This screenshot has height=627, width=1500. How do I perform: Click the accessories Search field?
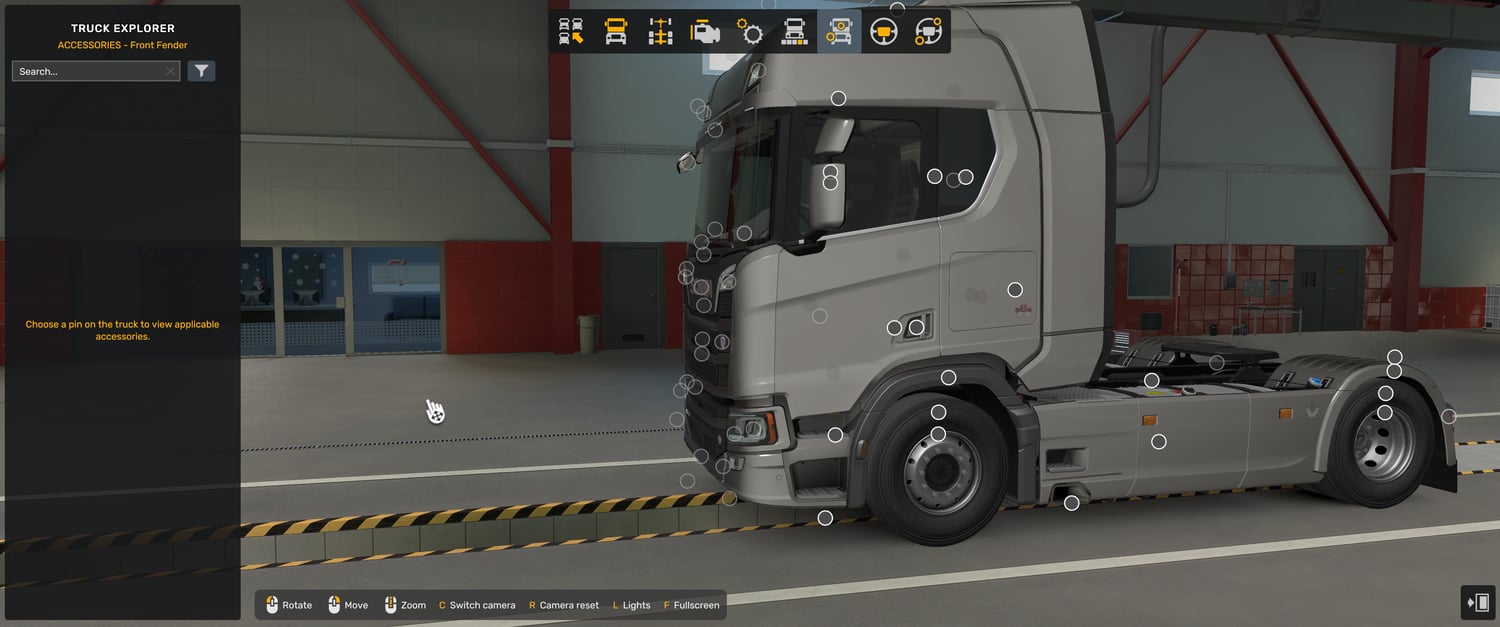point(88,71)
